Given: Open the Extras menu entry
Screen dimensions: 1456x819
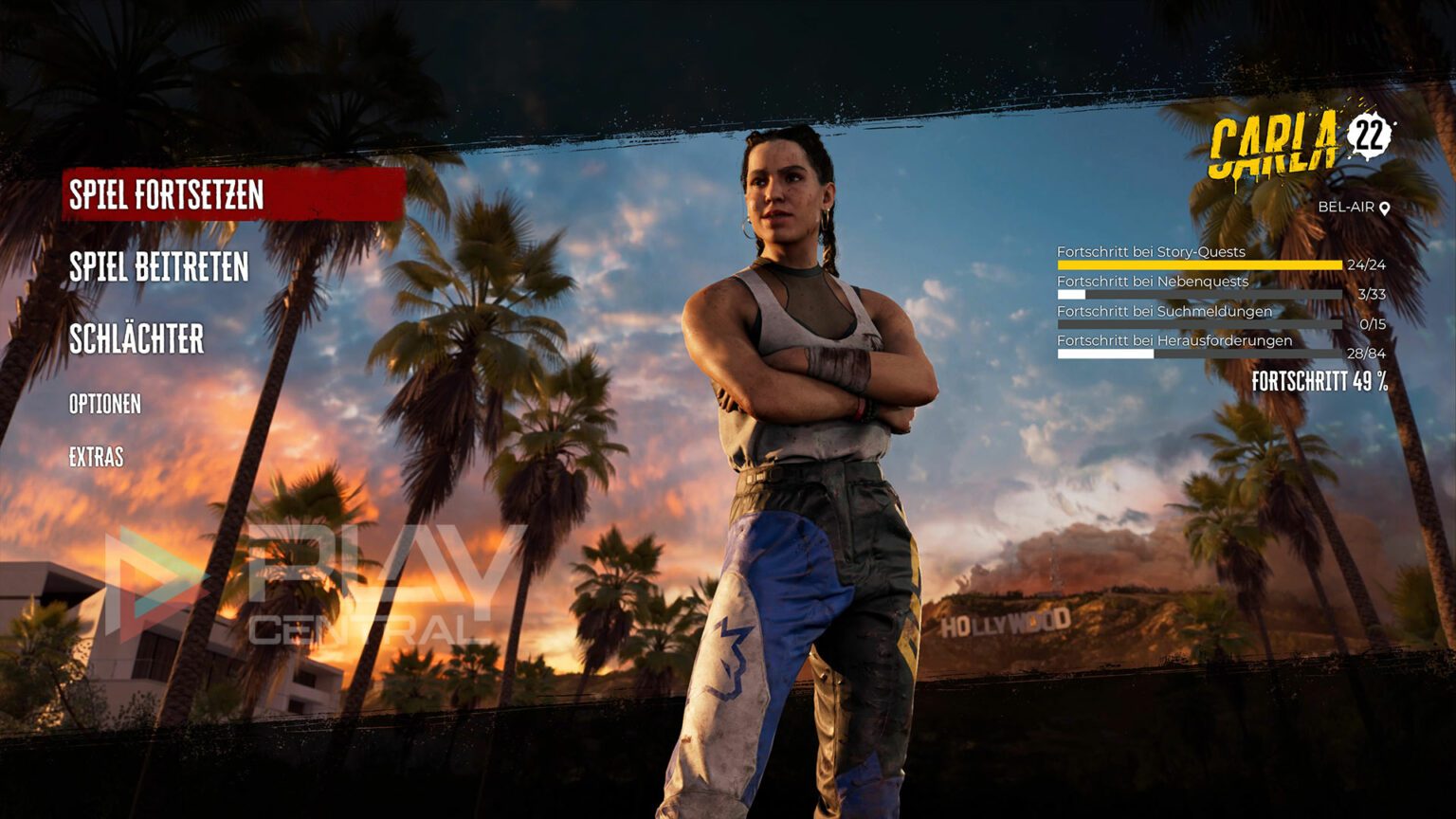Looking at the screenshot, I should pos(98,457).
